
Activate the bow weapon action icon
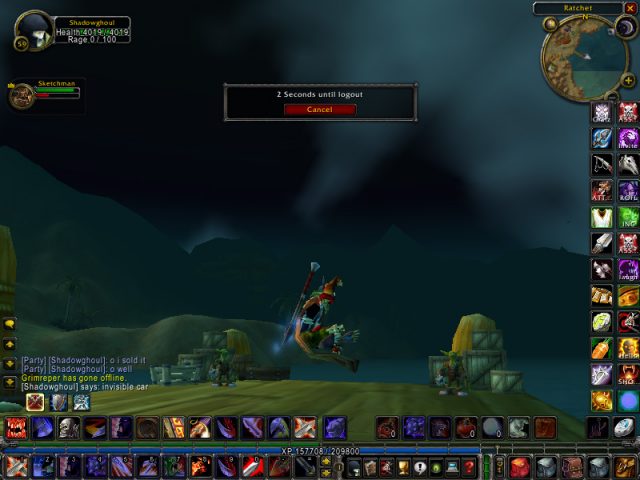pos(603,164)
